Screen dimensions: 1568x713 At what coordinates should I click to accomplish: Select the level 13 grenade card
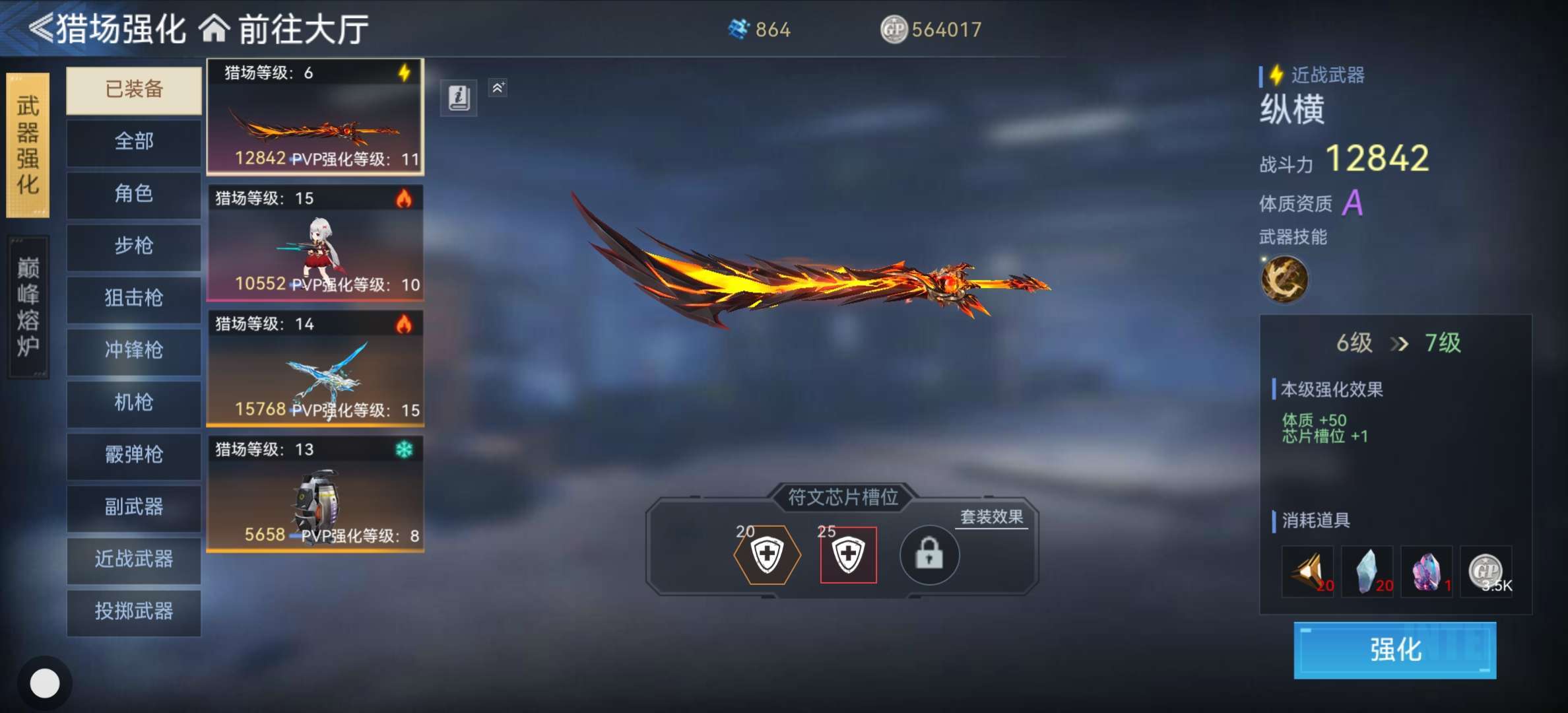(315, 494)
